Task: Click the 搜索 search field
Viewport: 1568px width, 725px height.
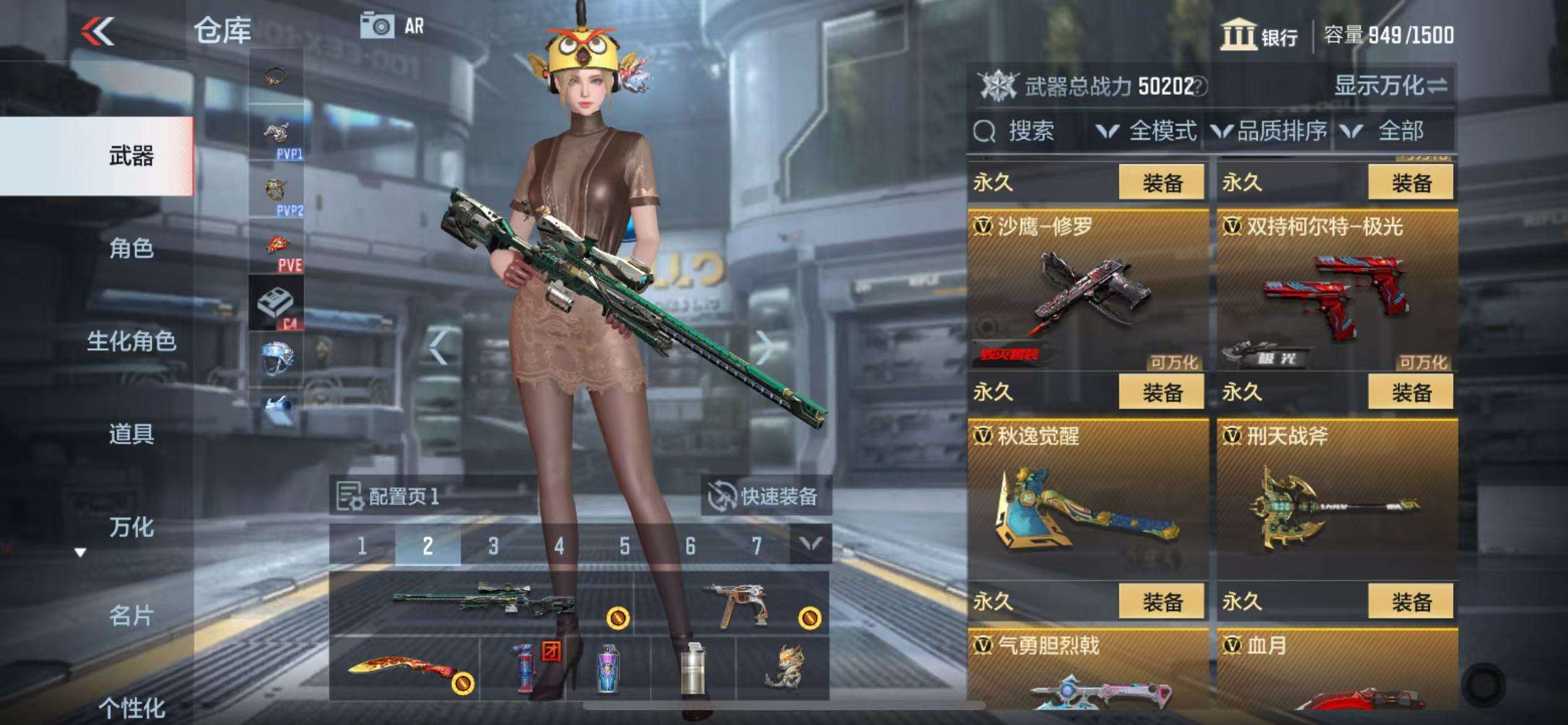Action: click(x=1029, y=131)
